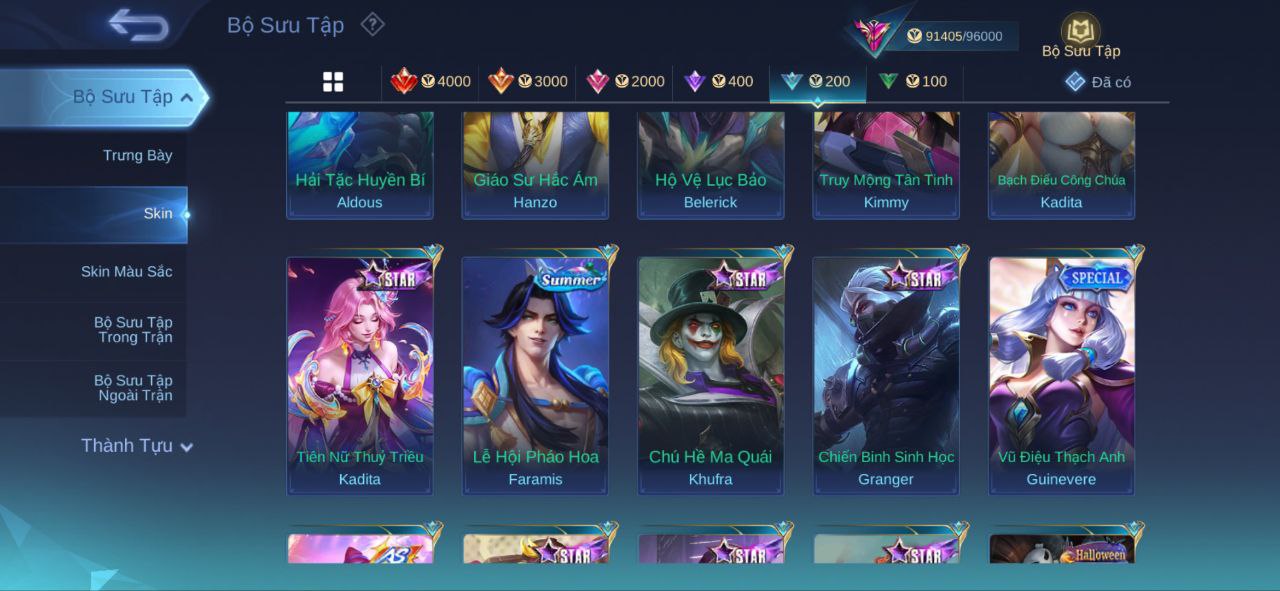Select Kadita's Tiên Nữ Thuỷ Triều skin

[x=360, y=375]
